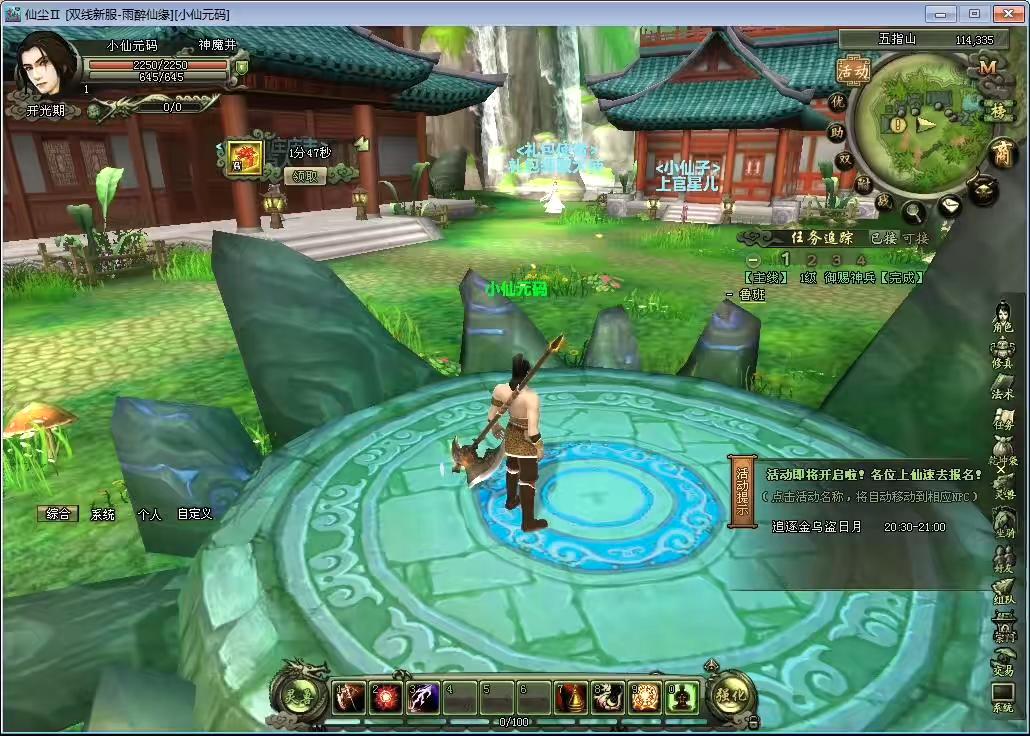Viewport: 1030px width, 736px height.
Task: Click the magnifying glass search icon
Action: coord(914,211)
